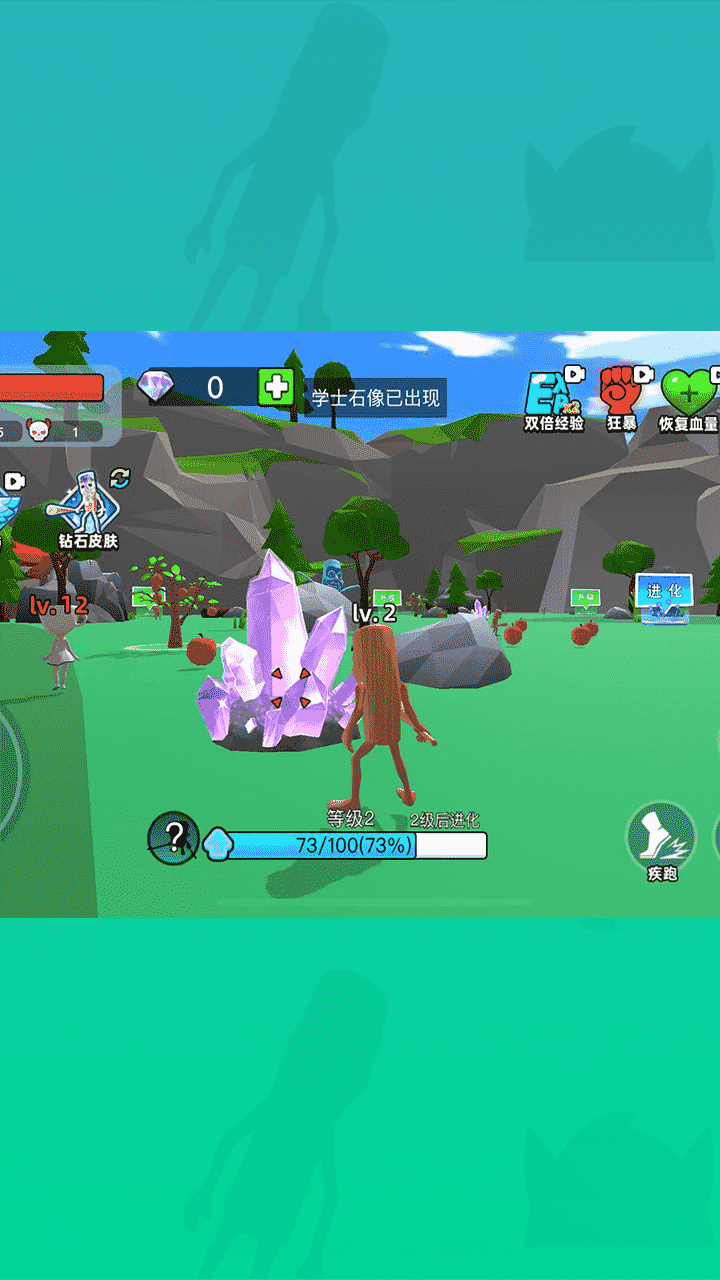This screenshot has height=1280, width=720.
Task: Activate the sprint (疾跑) foot button
Action: coord(661,838)
